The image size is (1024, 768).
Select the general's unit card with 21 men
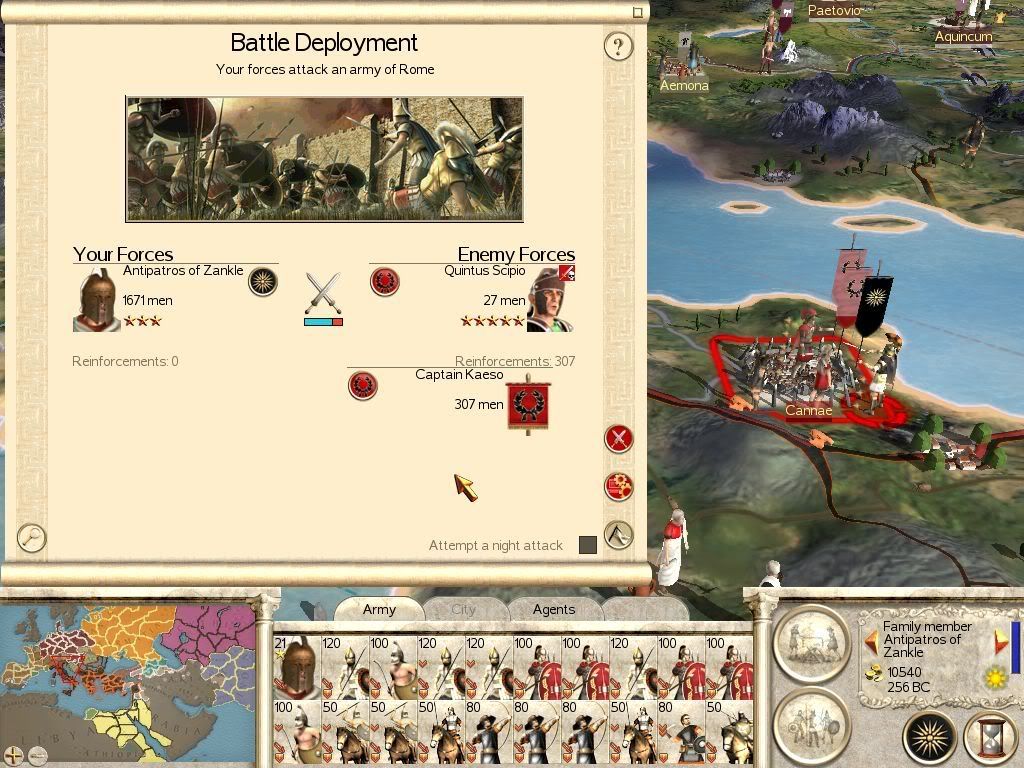tap(297, 667)
